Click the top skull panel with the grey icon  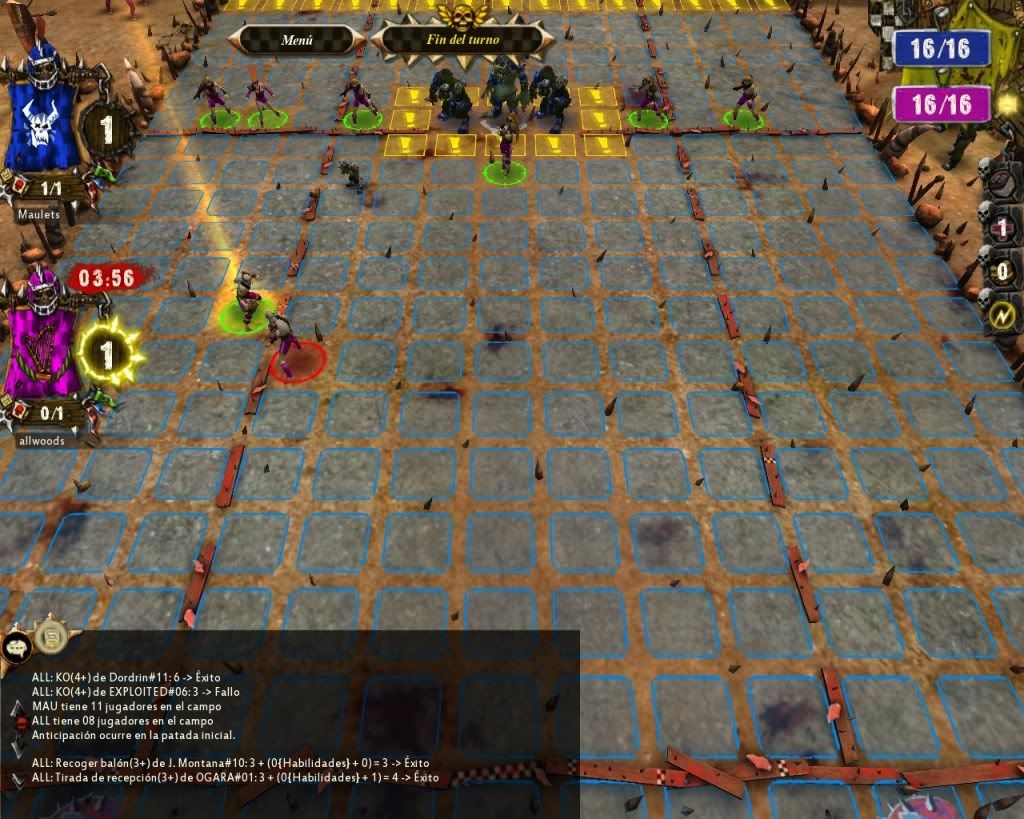[x=1002, y=183]
